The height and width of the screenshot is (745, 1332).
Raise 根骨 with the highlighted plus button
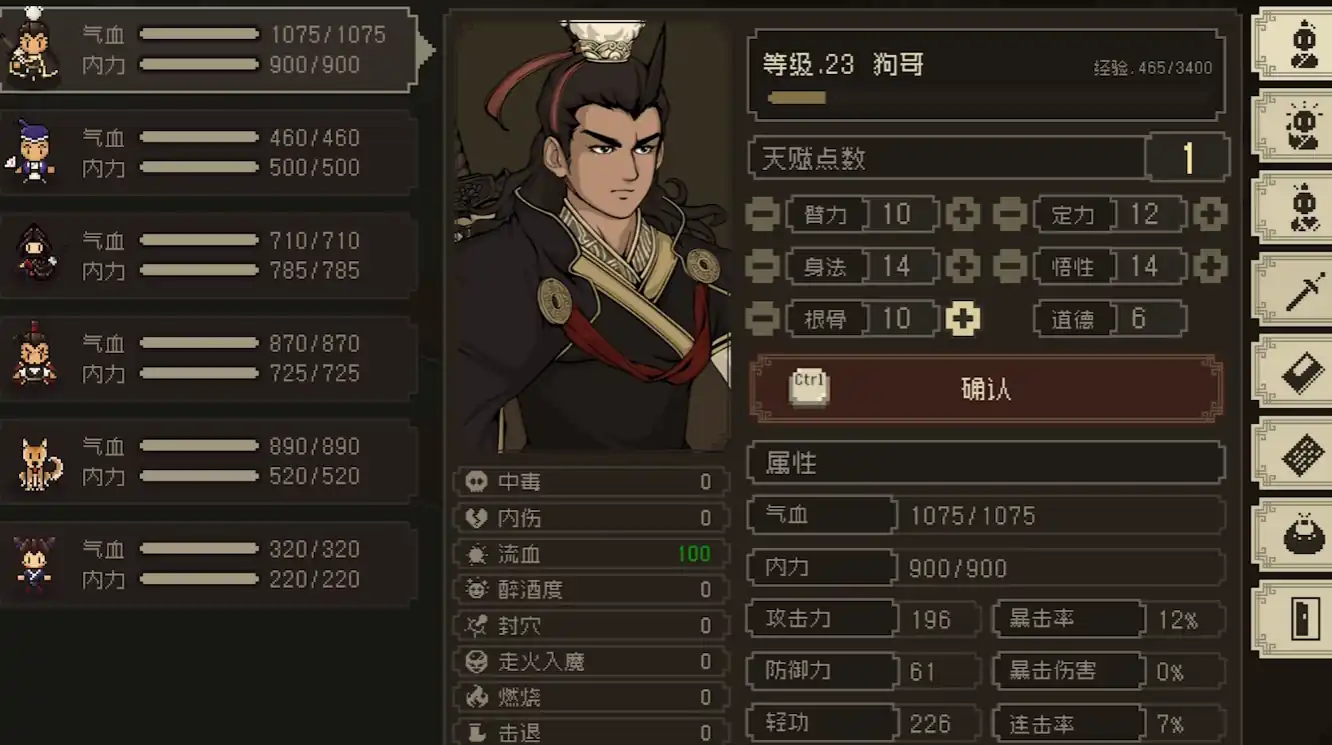[x=963, y=319]
